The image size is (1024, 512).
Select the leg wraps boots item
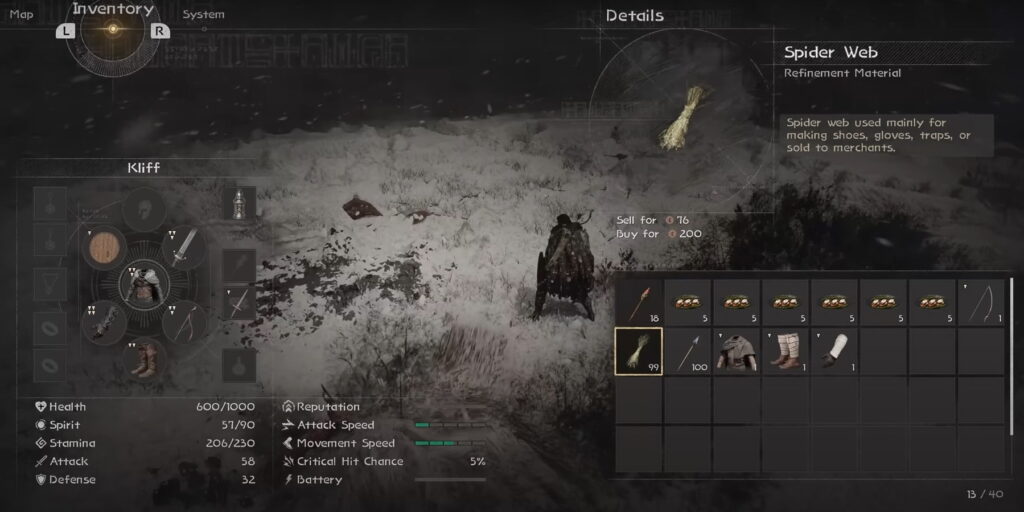point(785,351)
